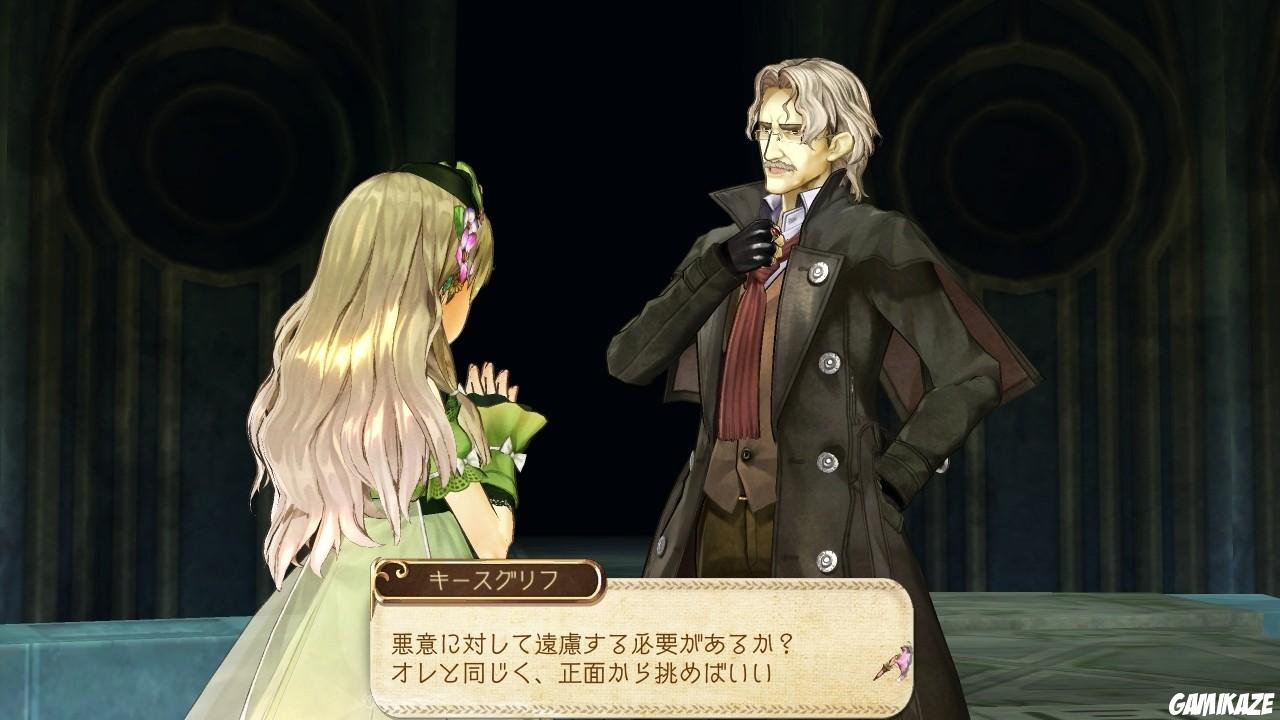Click Keithgriff's round coat button on his chest
The height and width of the screenshot is (720, 1280).
coord(819,271)
